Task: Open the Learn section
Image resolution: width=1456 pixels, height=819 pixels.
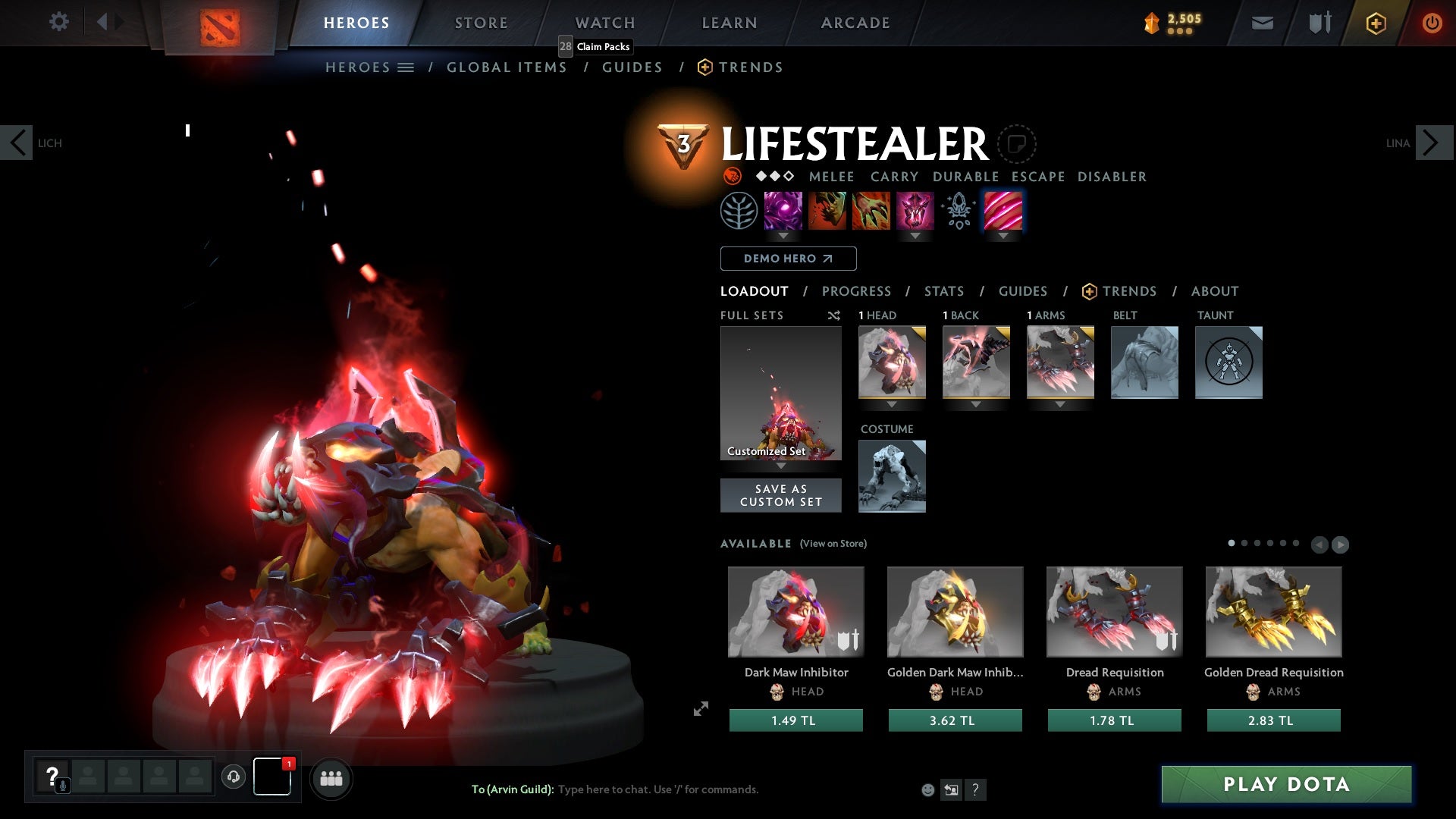Action: coord(729,23)
